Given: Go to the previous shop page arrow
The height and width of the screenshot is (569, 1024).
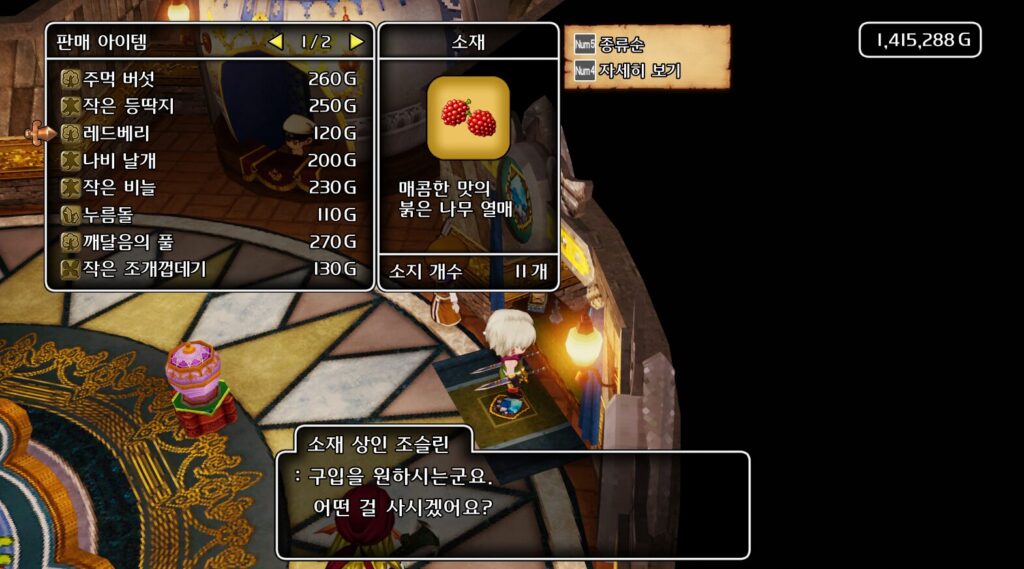Looking at the screenshot, I should pyautogui.click(x=276, y=42).
